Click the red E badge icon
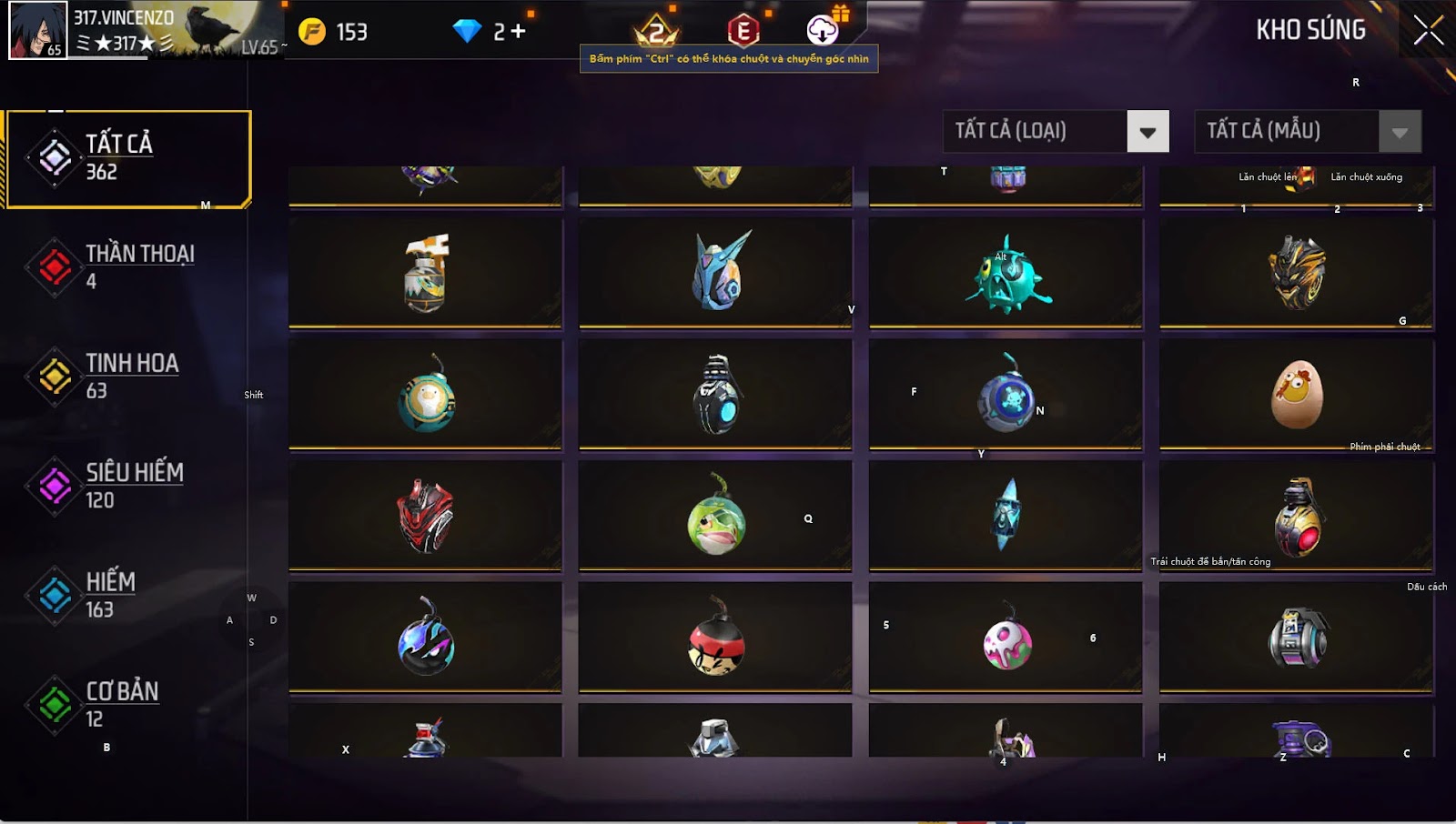Image resolution: width=1456 pixels, height=824 pixels. pyautogui.click(x=743, y=31)
